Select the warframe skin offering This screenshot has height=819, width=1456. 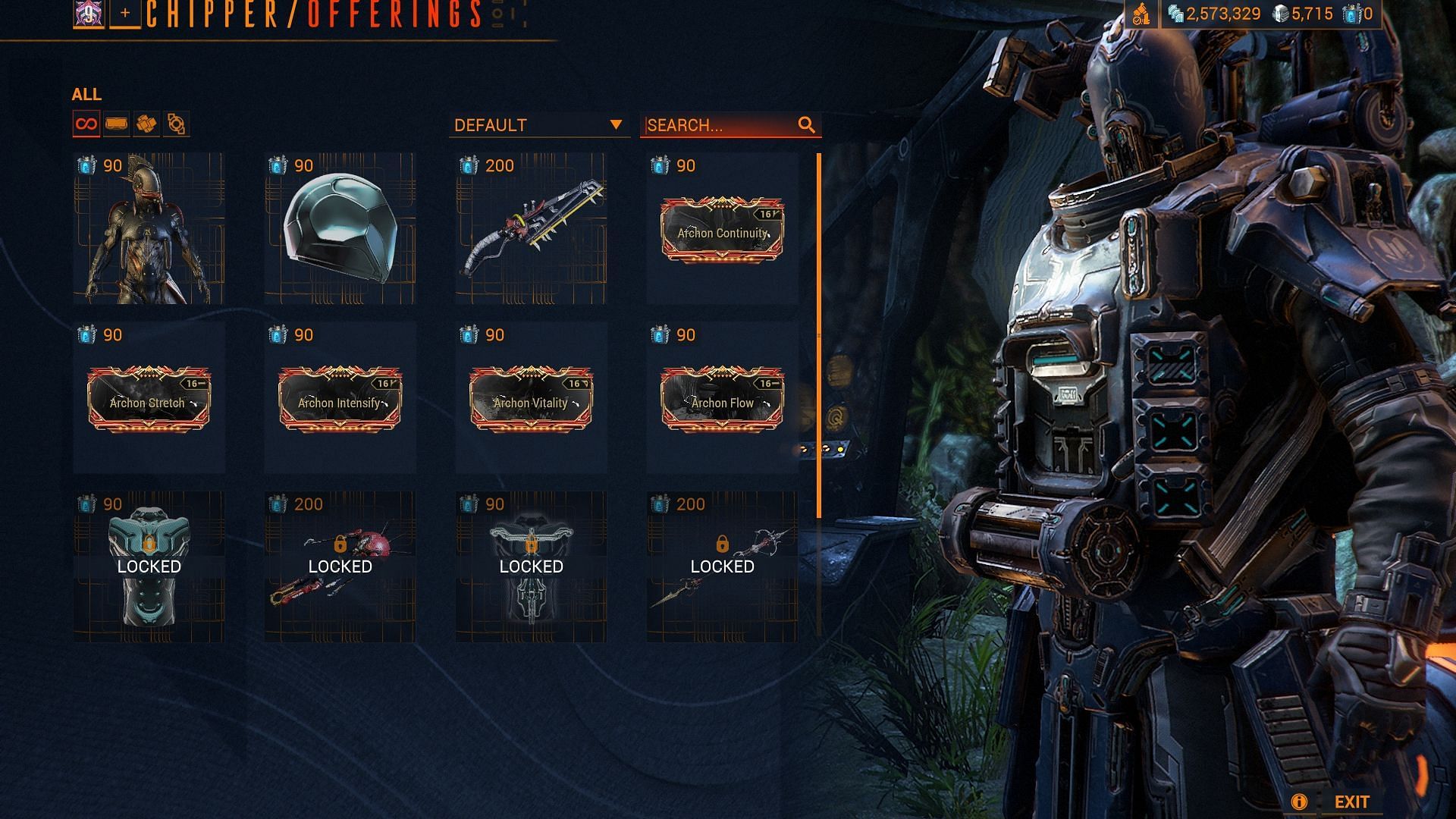[149, 229]
